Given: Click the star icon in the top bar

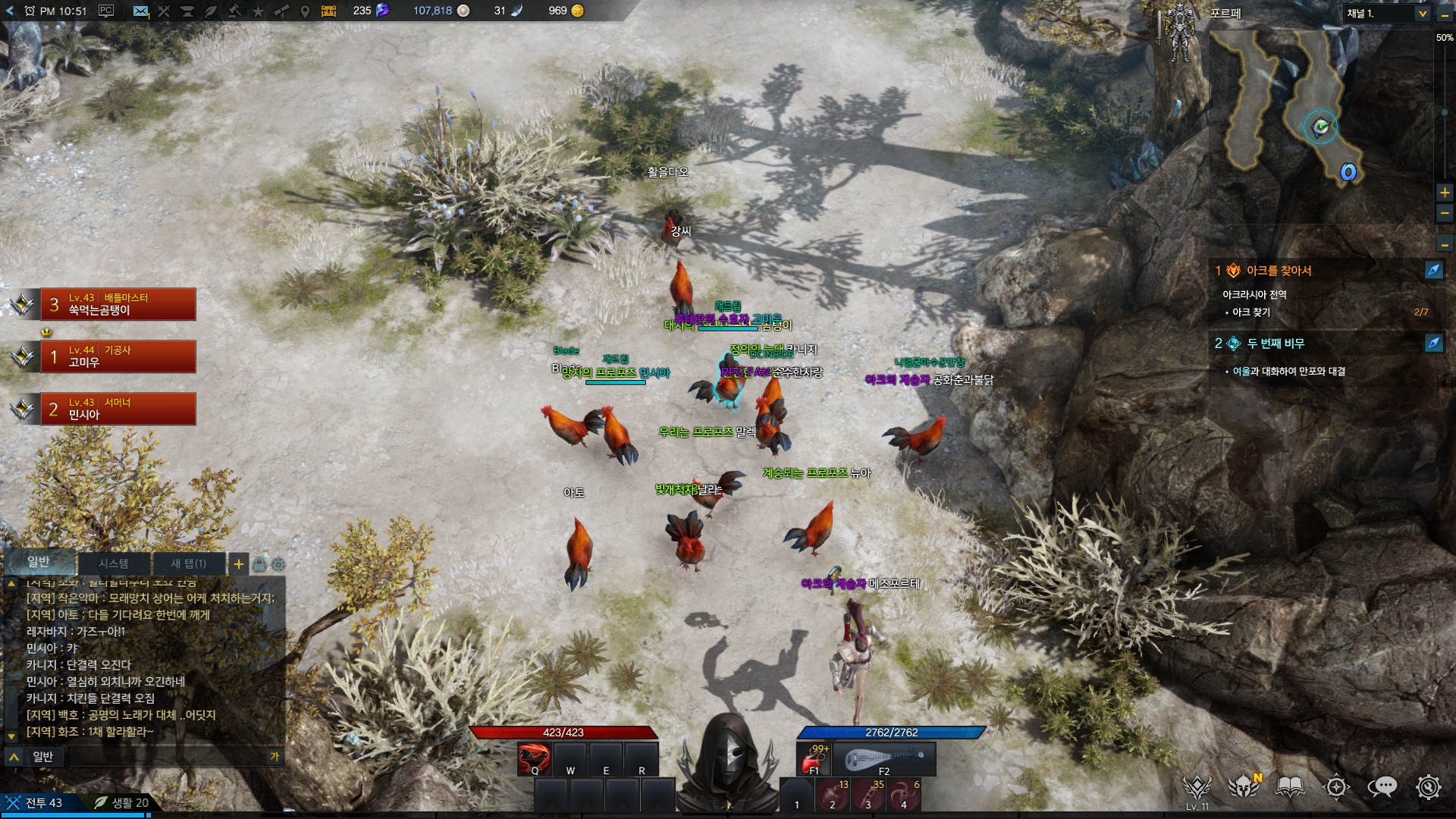Looking at the screenshot, I should click(x=258, y=11).
